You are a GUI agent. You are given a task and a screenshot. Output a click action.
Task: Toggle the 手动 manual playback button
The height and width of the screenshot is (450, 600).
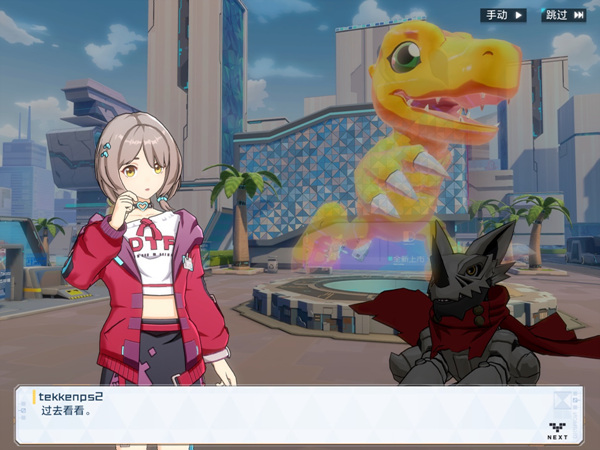503,15
